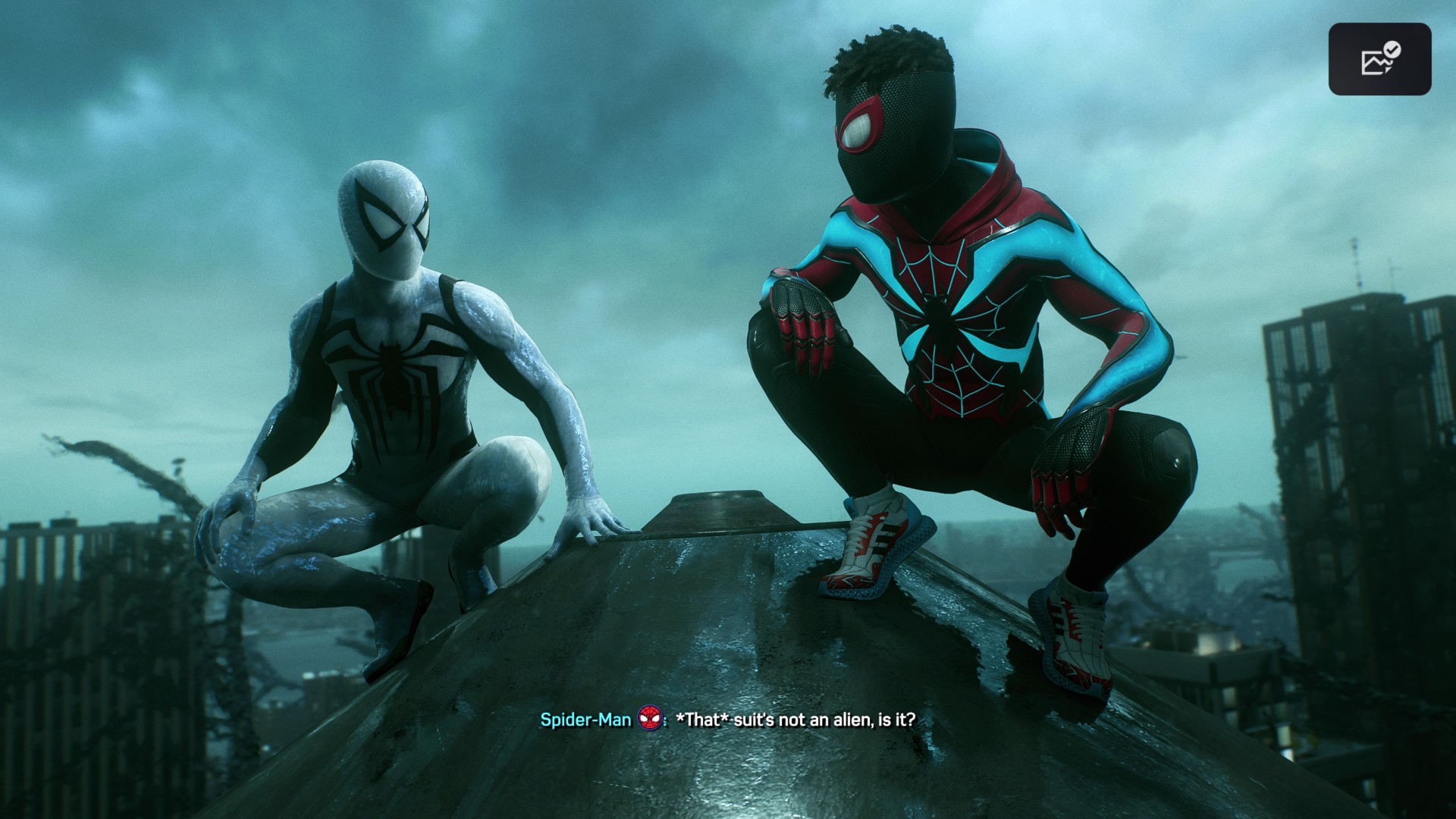
Task: Open the screenshot saved notification icon
Action: [1379, 59]
